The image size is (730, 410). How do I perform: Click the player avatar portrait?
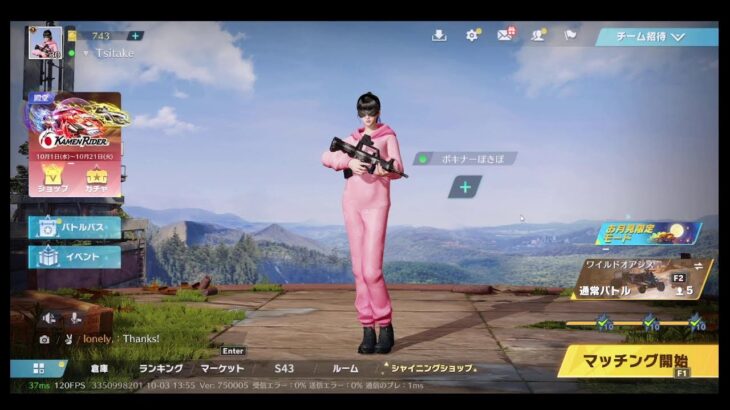[x=45, y=43]
